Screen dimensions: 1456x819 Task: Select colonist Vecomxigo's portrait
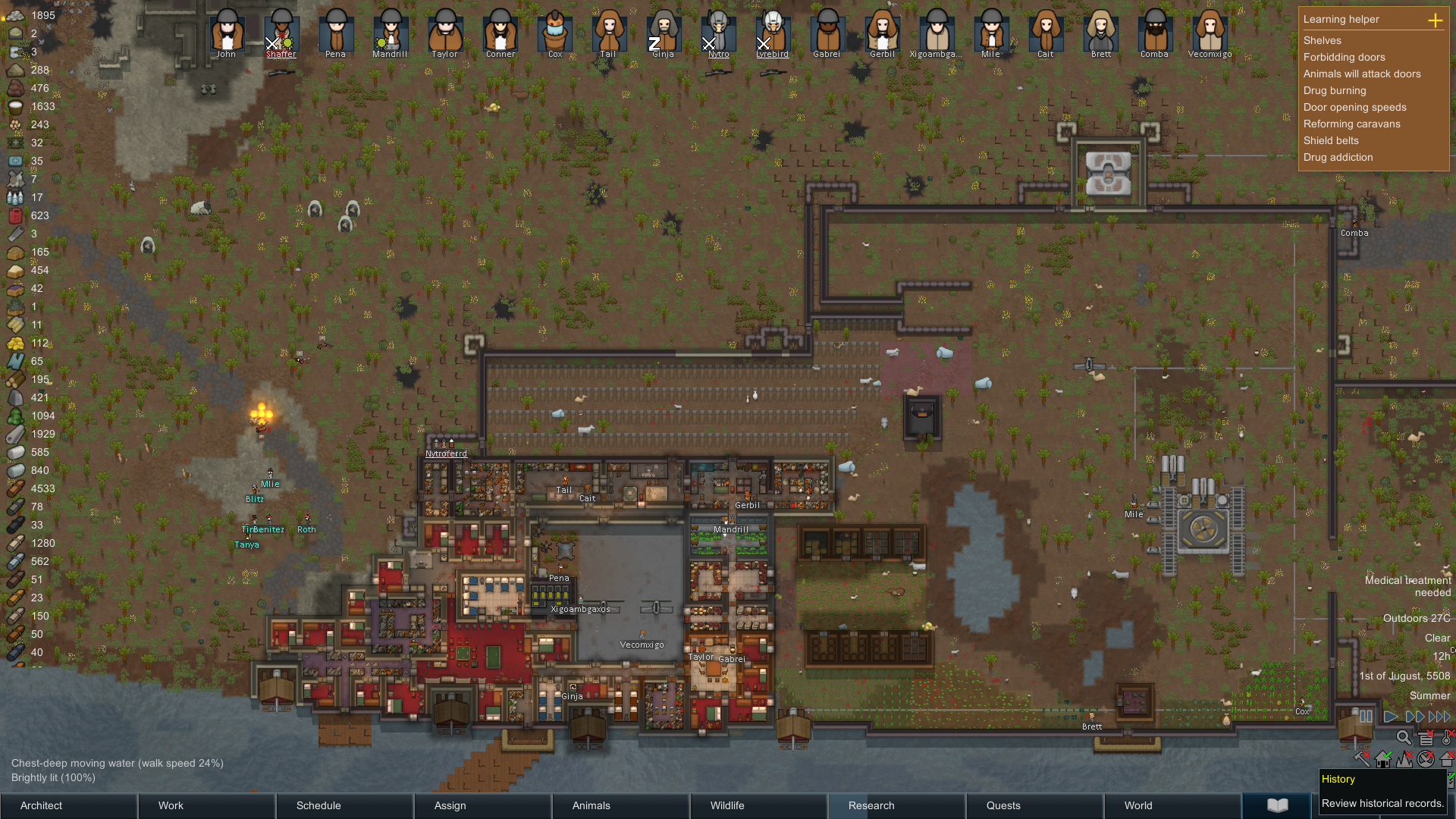(1210, 30)
